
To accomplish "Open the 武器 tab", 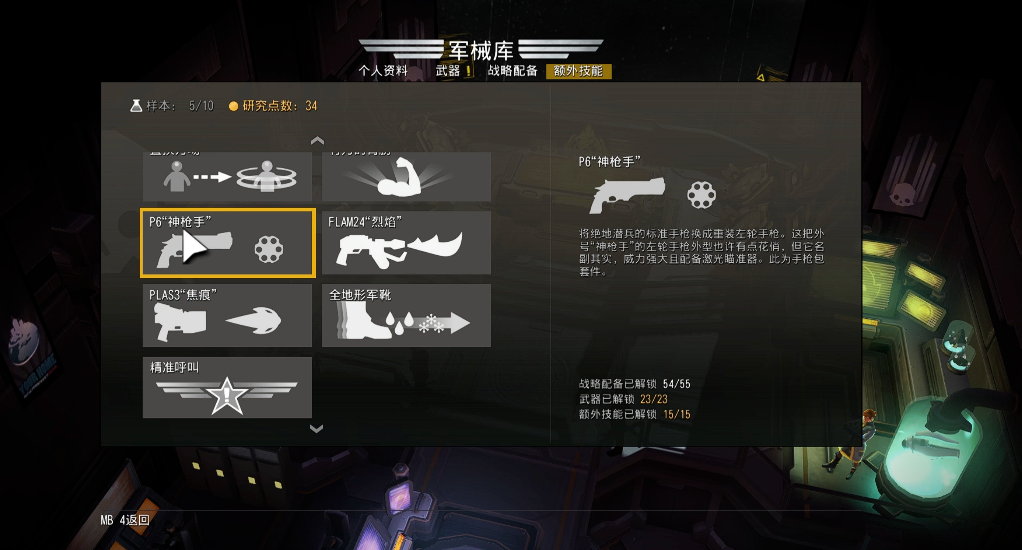I will pos(448,71).
